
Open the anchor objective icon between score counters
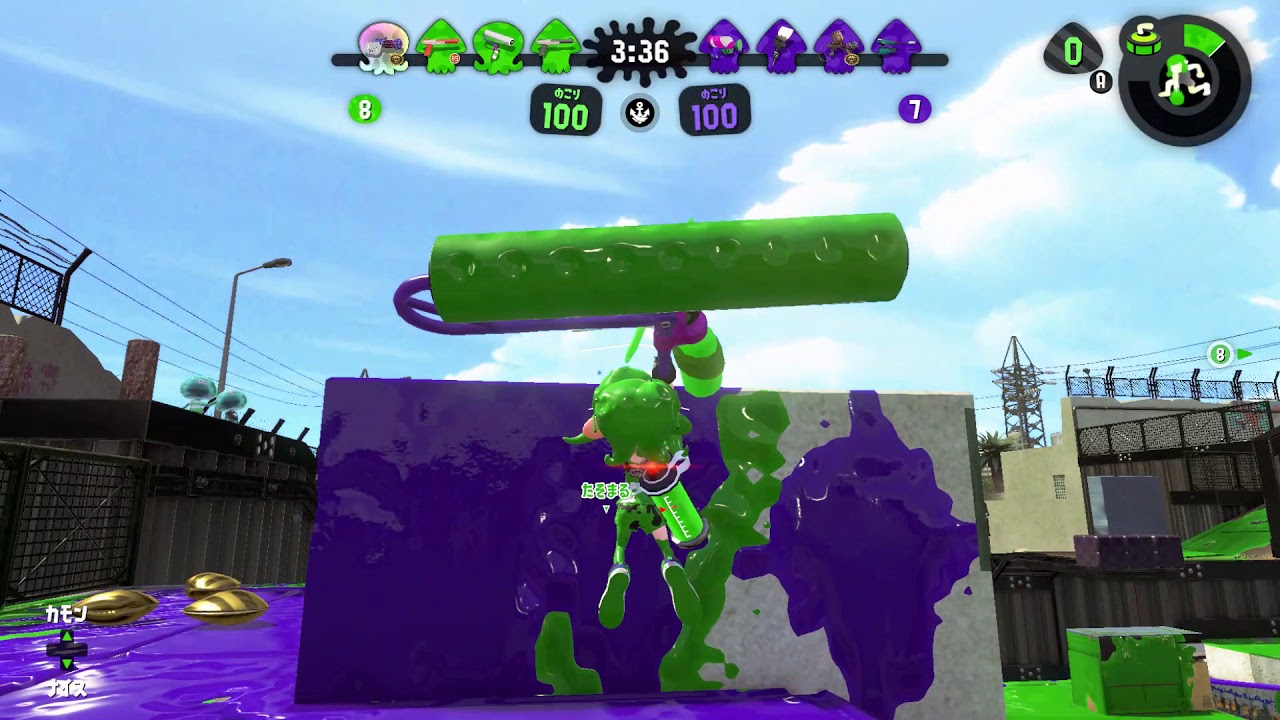tap(640, 113)
